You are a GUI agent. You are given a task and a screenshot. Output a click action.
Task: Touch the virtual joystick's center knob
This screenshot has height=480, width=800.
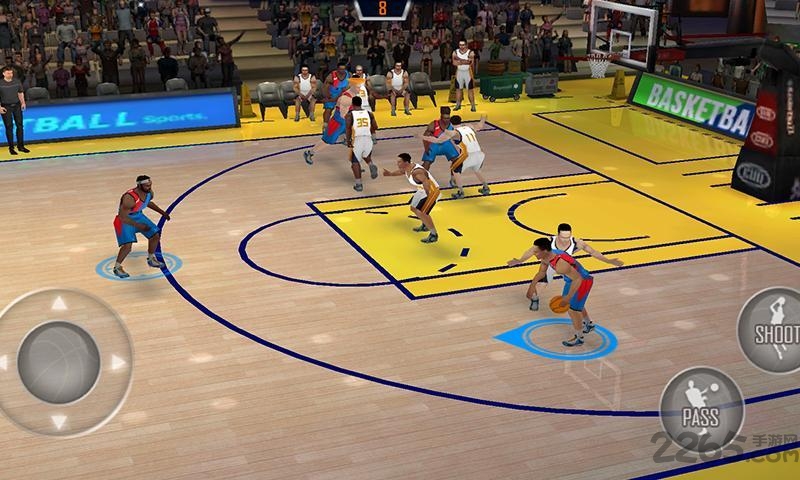coord(59,362)
